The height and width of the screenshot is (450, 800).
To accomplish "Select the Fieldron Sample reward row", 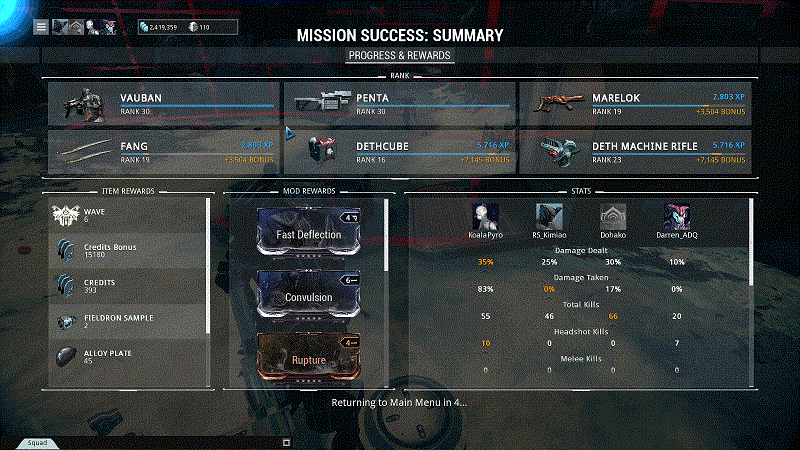I will coord(128,320).
